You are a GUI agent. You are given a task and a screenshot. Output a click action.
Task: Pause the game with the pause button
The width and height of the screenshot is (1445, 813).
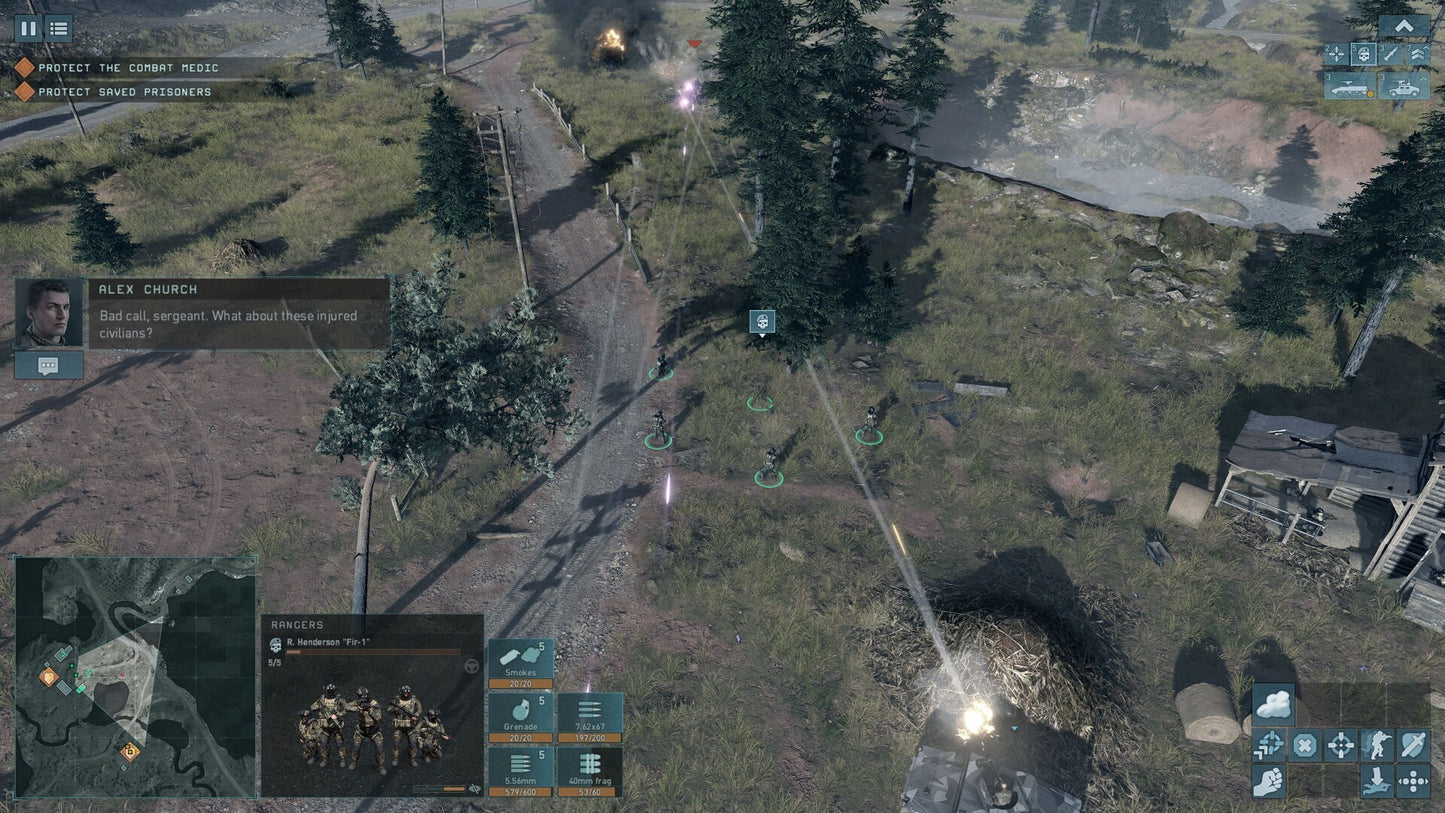pos(28,28)
